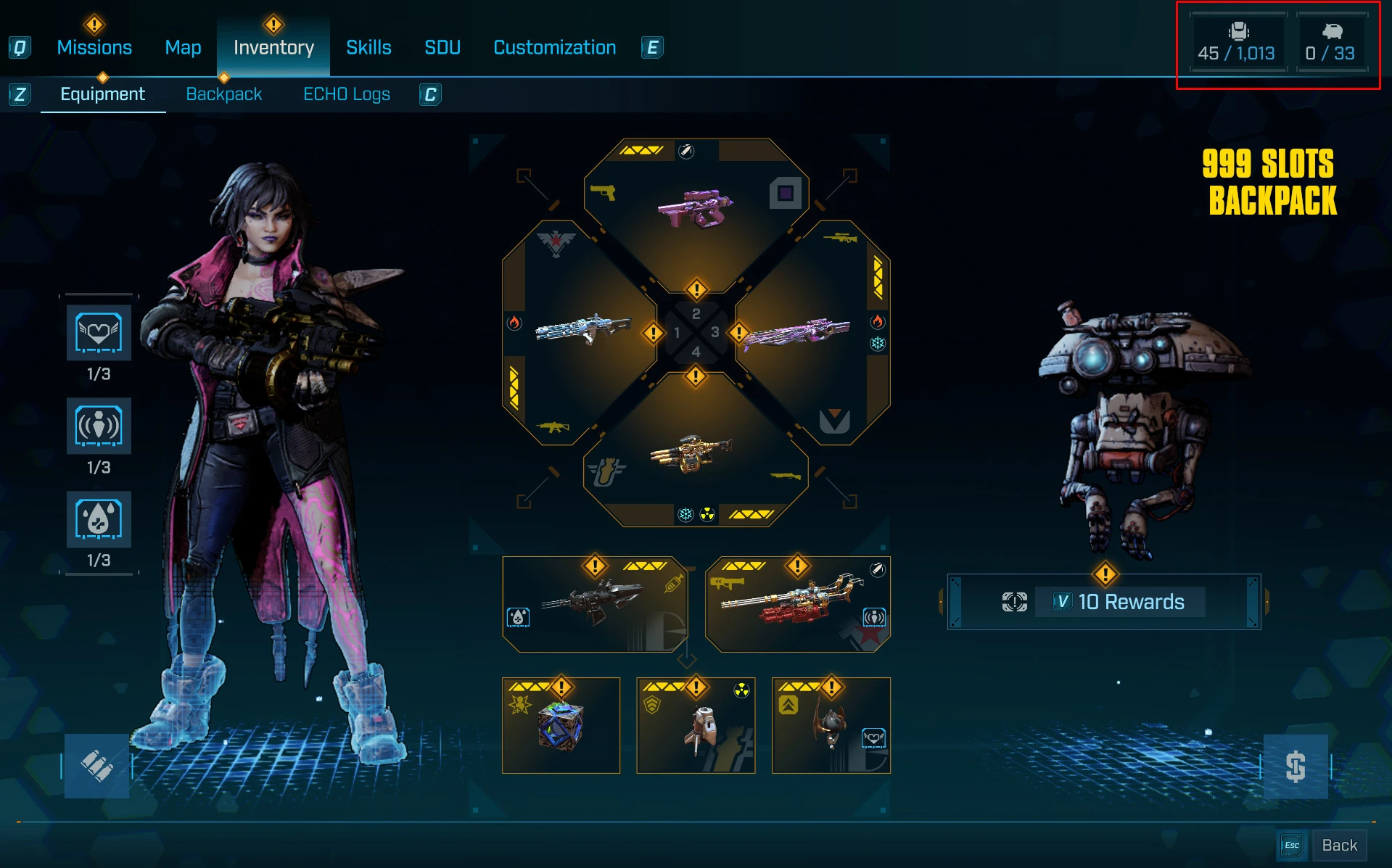Open the Missions tab
This screenshot has width=1392, height=868.
94,48
